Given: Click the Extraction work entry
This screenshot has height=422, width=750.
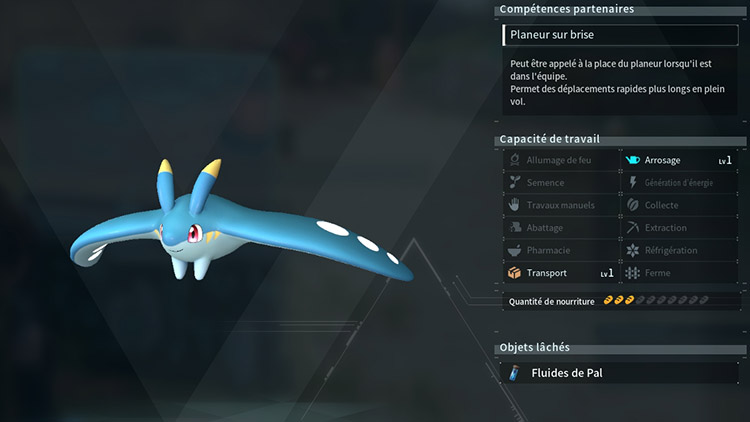Looking at the screenshot, I should pyautogui.click(x=678, y=228).
